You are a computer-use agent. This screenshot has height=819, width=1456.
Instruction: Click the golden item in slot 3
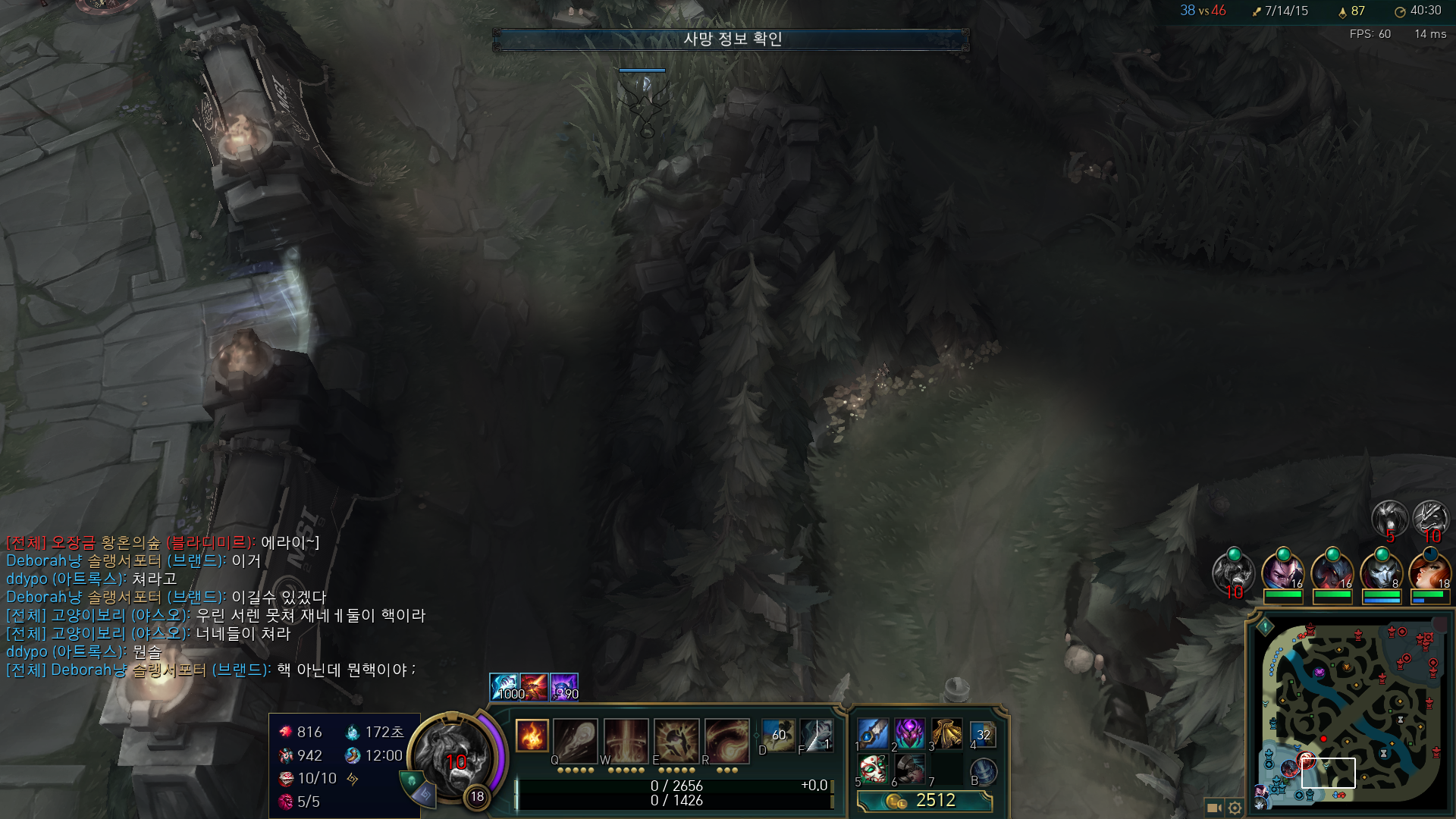coord(946,734)
